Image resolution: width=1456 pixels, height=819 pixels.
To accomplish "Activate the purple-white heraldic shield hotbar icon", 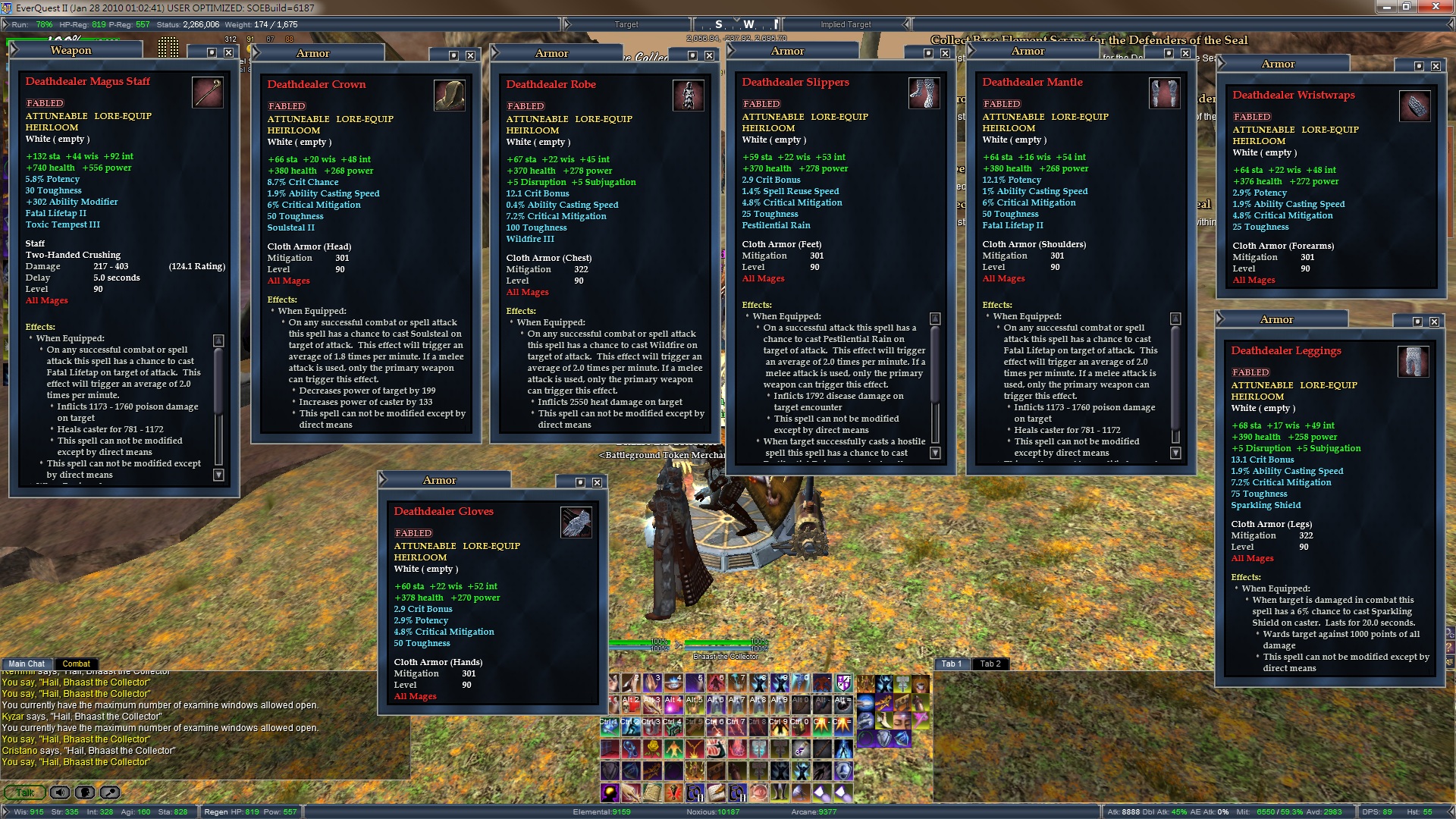I will point(843,683).
